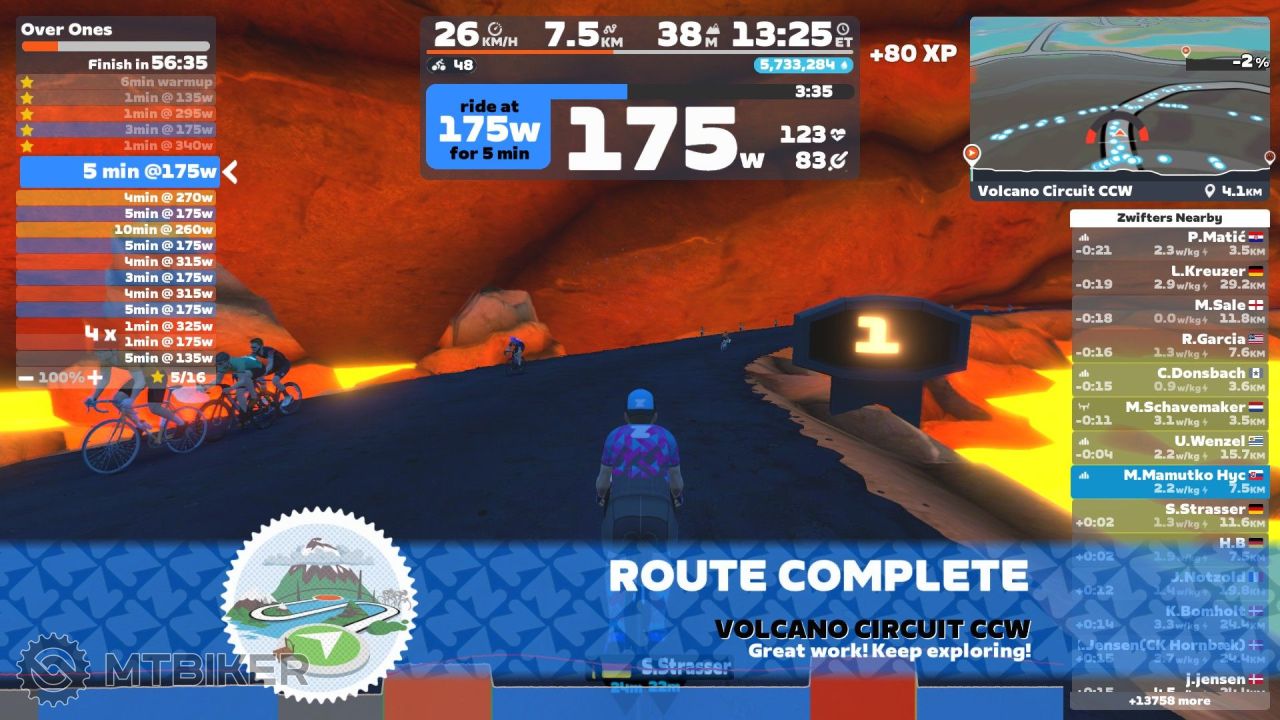Select the current 5 min @175w block
Screen dimensions: 1280x720
[118, 172]
